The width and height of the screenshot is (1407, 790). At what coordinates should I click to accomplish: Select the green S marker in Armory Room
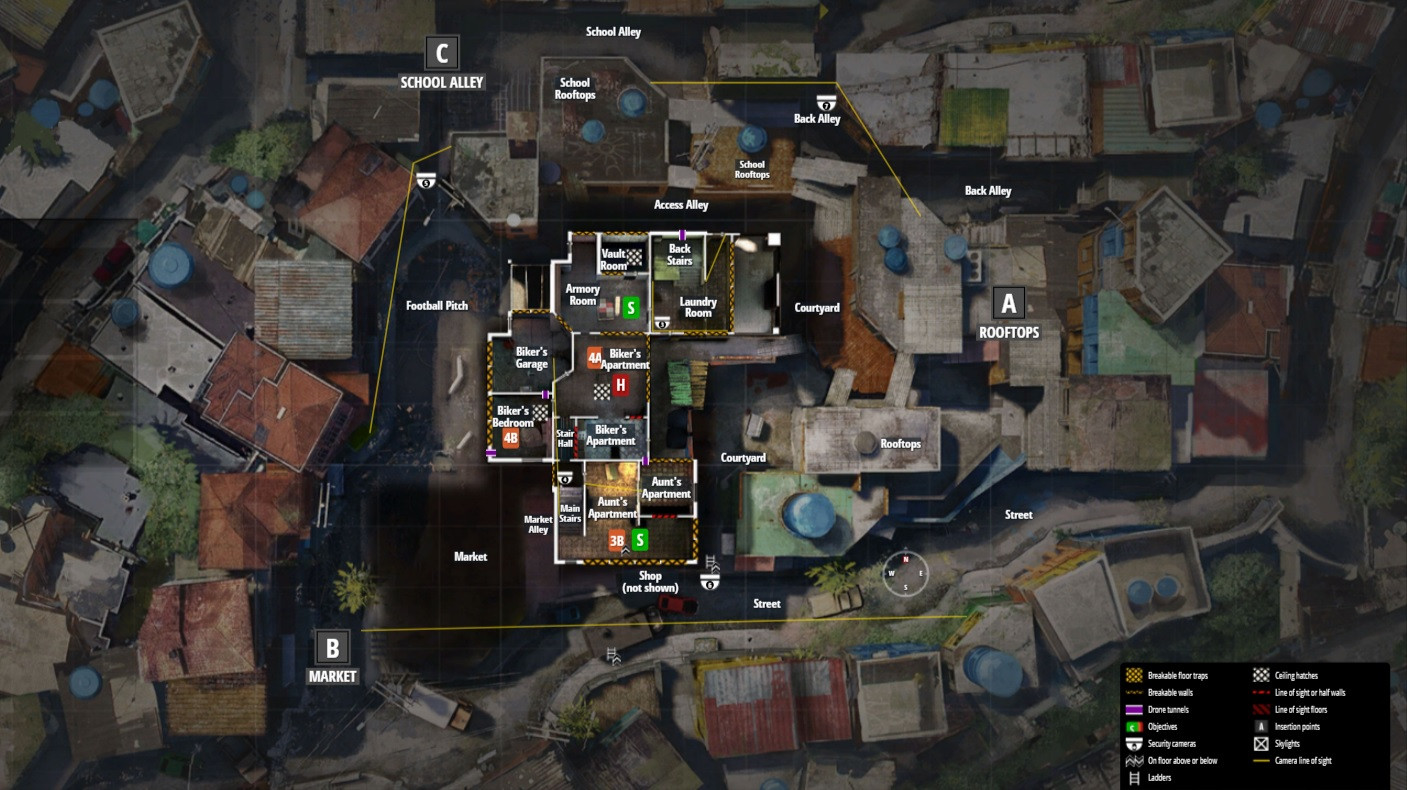[631, 308]
